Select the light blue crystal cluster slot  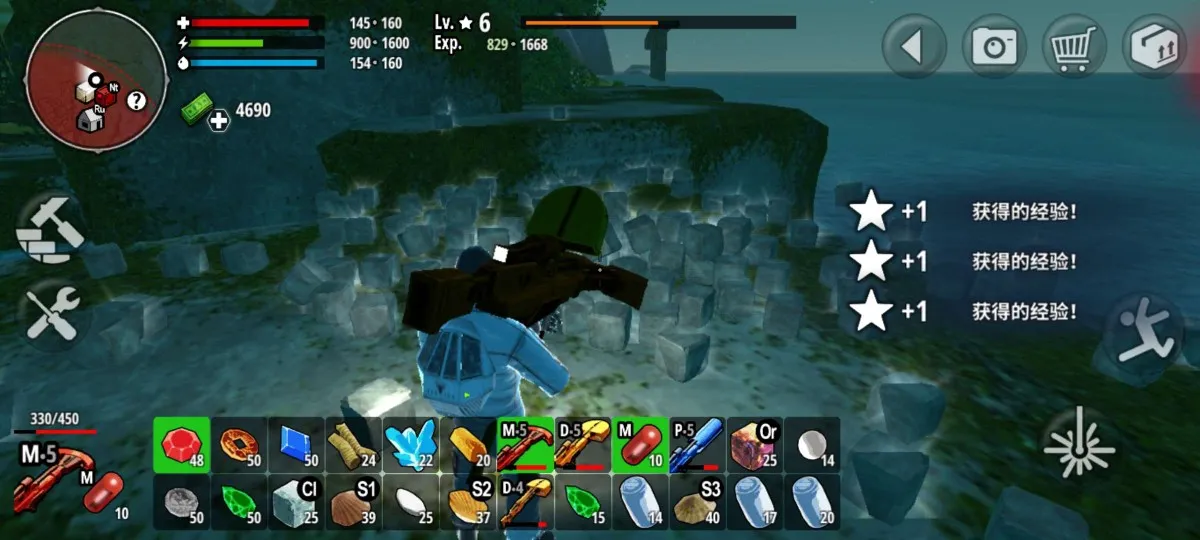tap(411, 444)
